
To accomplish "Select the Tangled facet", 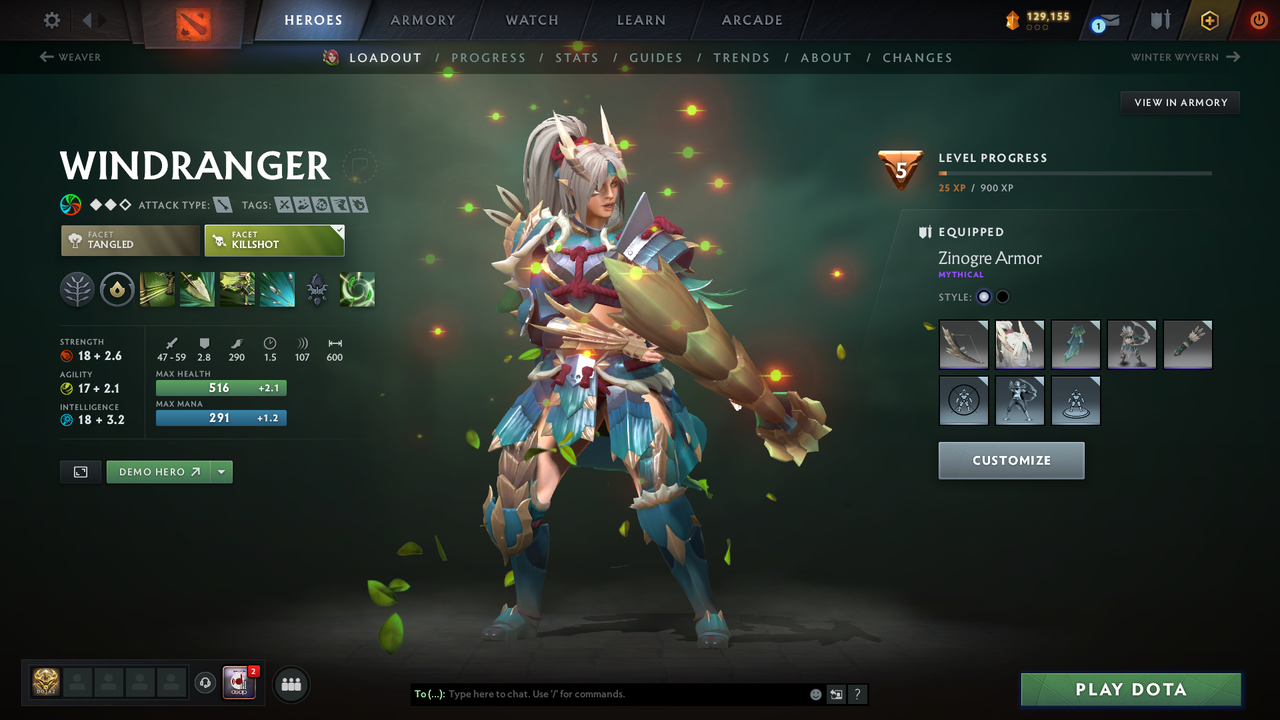I will pyautogui.click(x=129, y=240).
